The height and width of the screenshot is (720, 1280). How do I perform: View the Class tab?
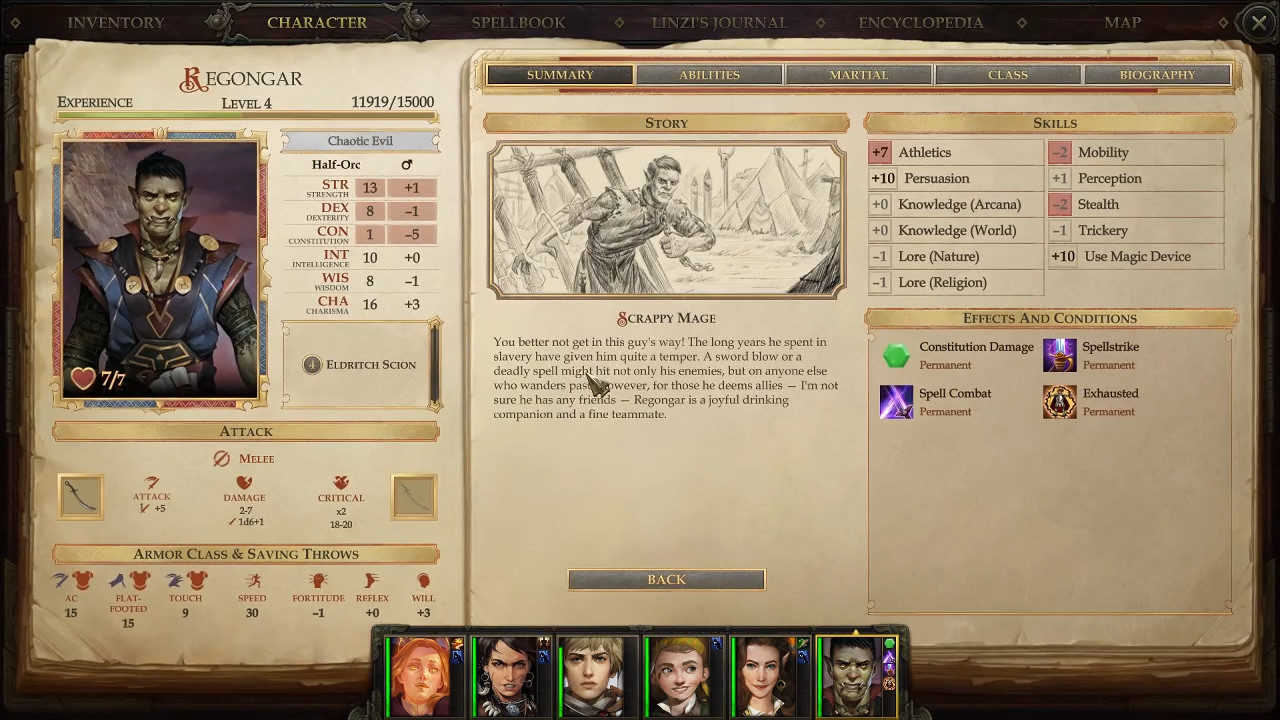pos(1007,75)
